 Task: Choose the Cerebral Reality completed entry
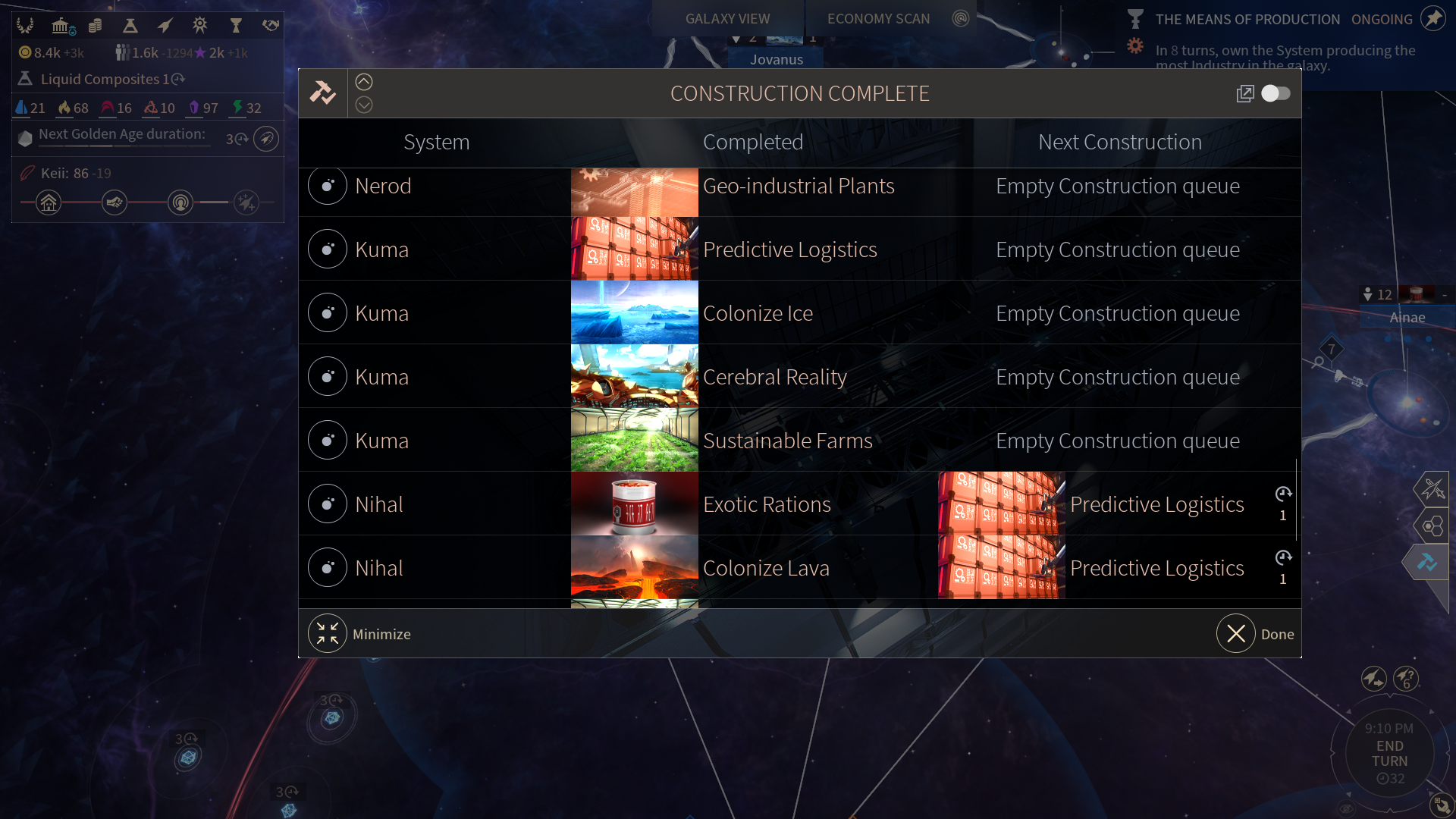(x=774, y=377)
